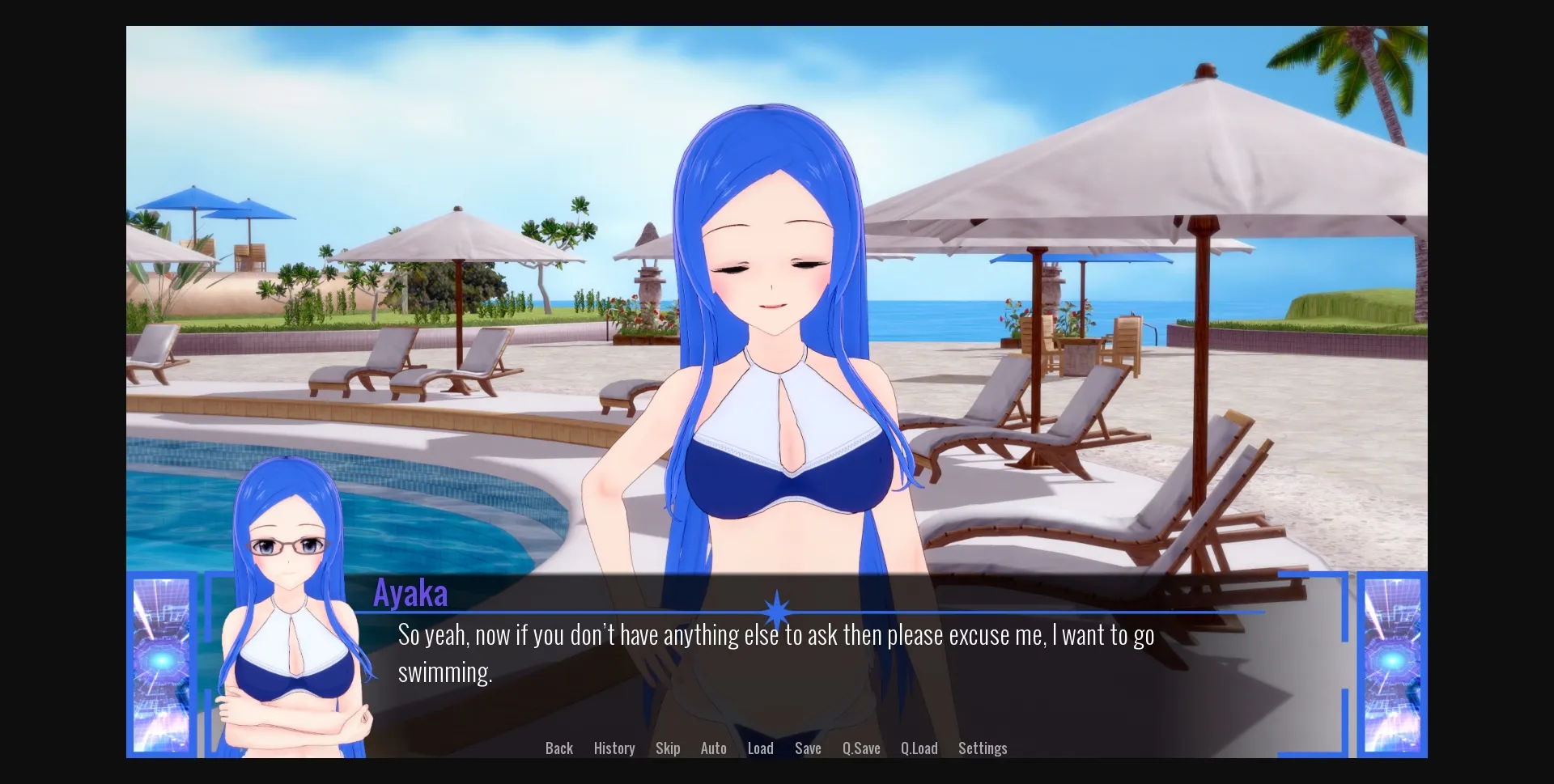Click the glowing tech panel on the right edge
Screen dimensions: 1554x784
1392,663
